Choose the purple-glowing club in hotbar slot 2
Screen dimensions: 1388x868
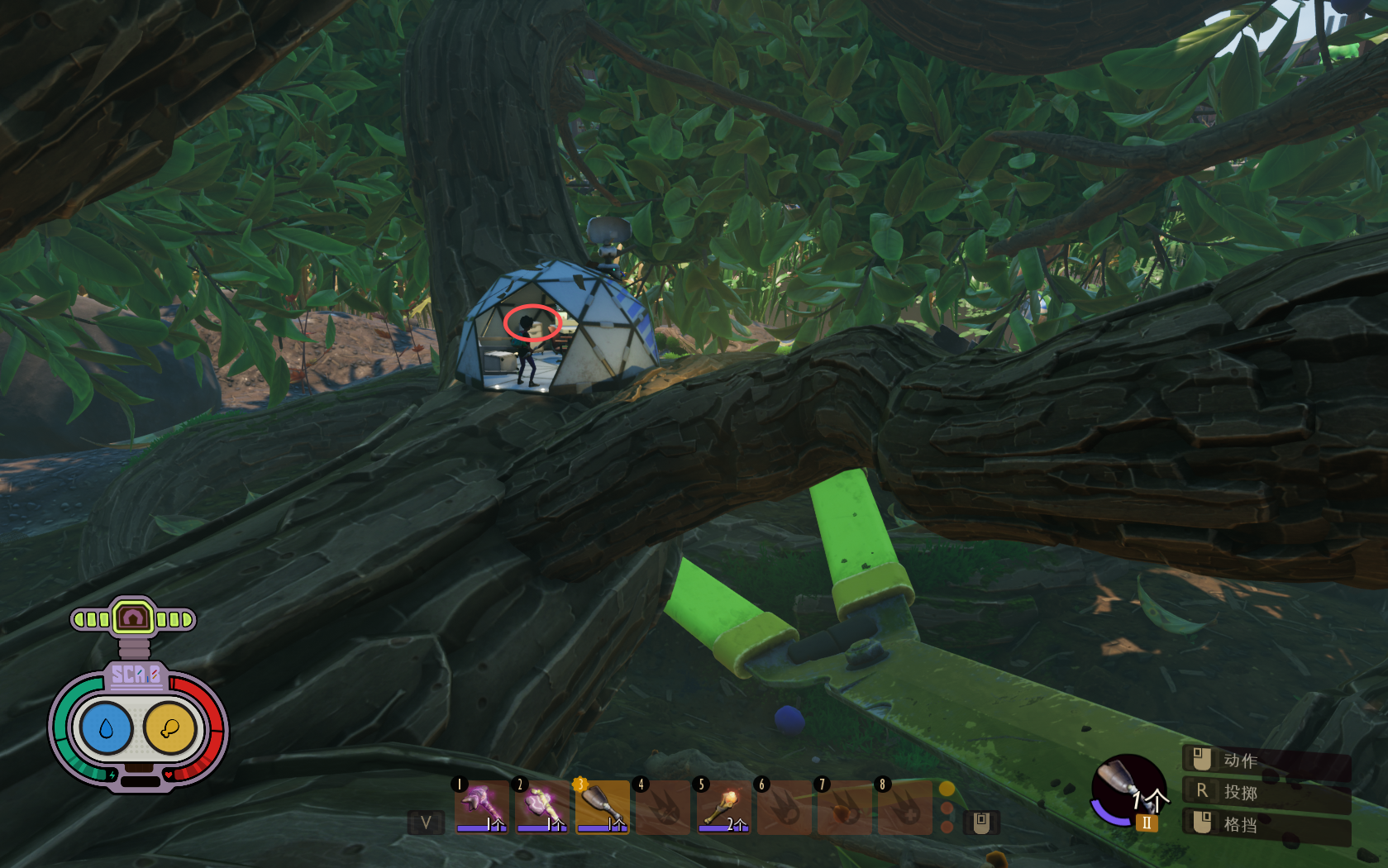point(541,806)
